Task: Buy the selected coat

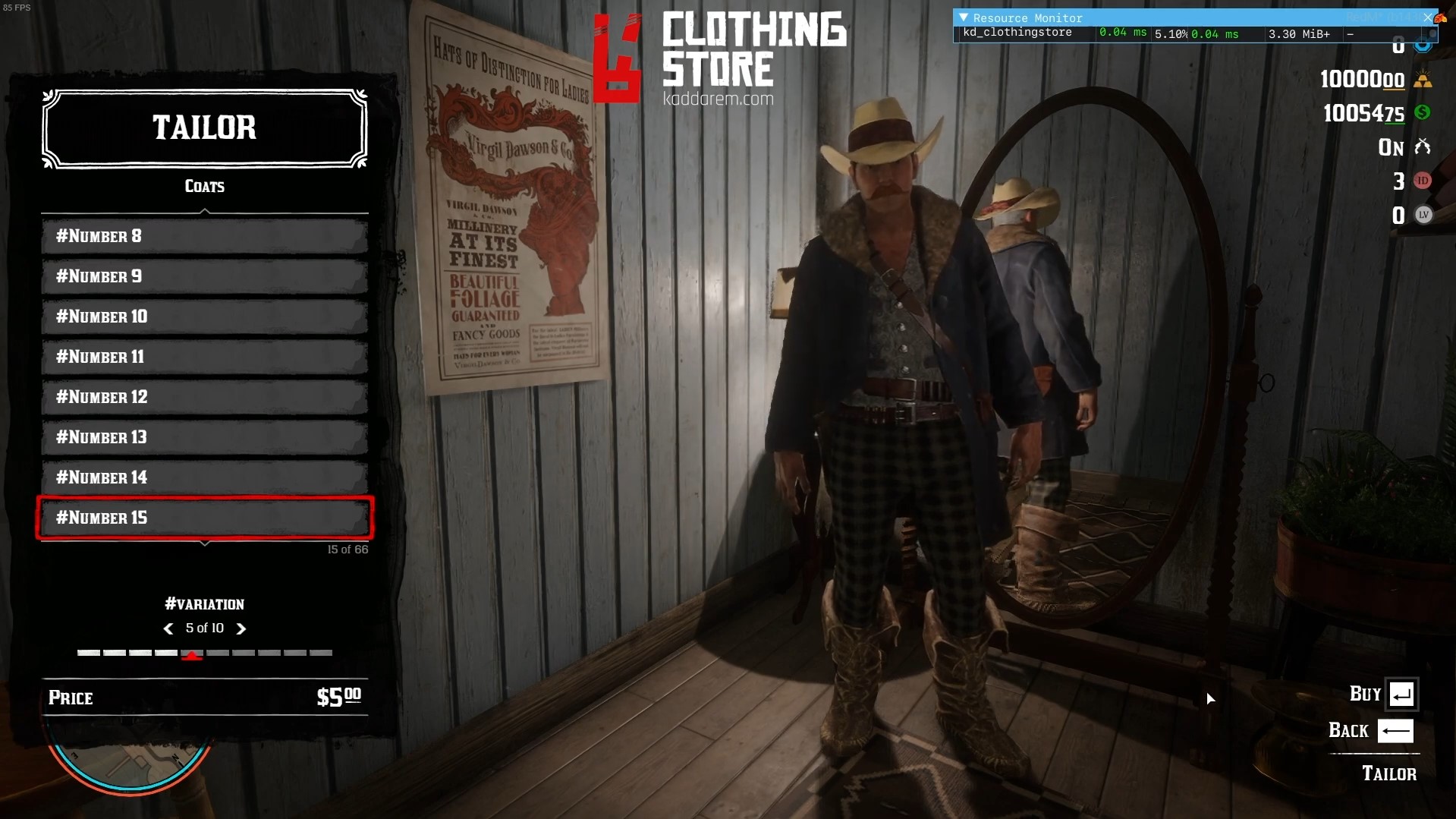Action: 1401,694
